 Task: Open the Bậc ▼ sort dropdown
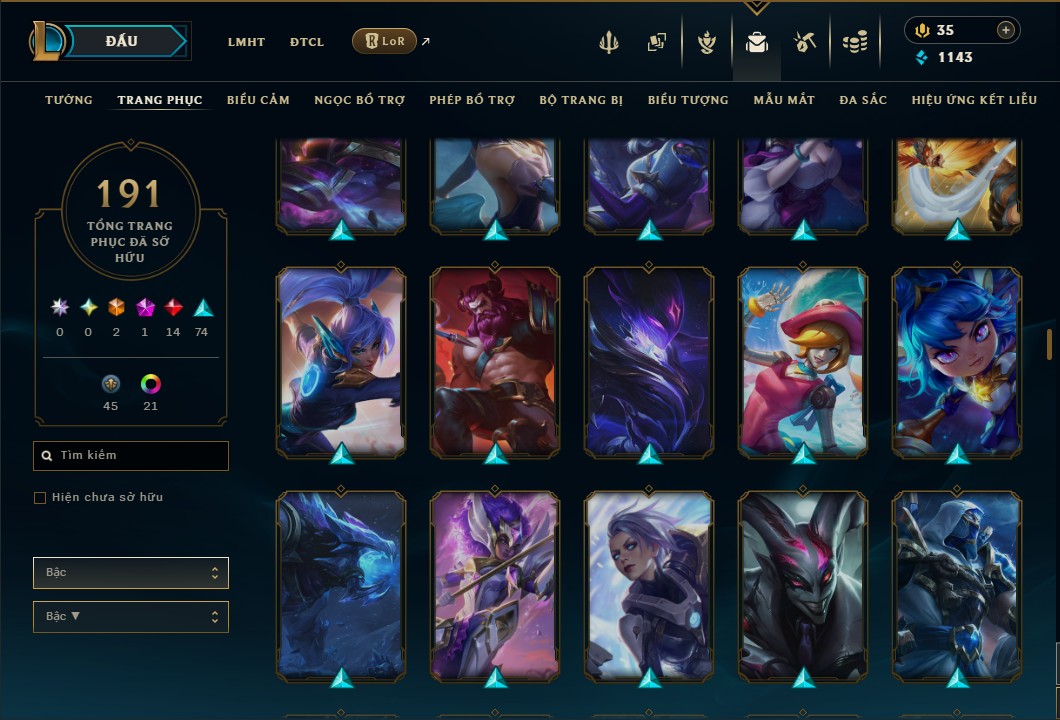[x=131, y=617]
